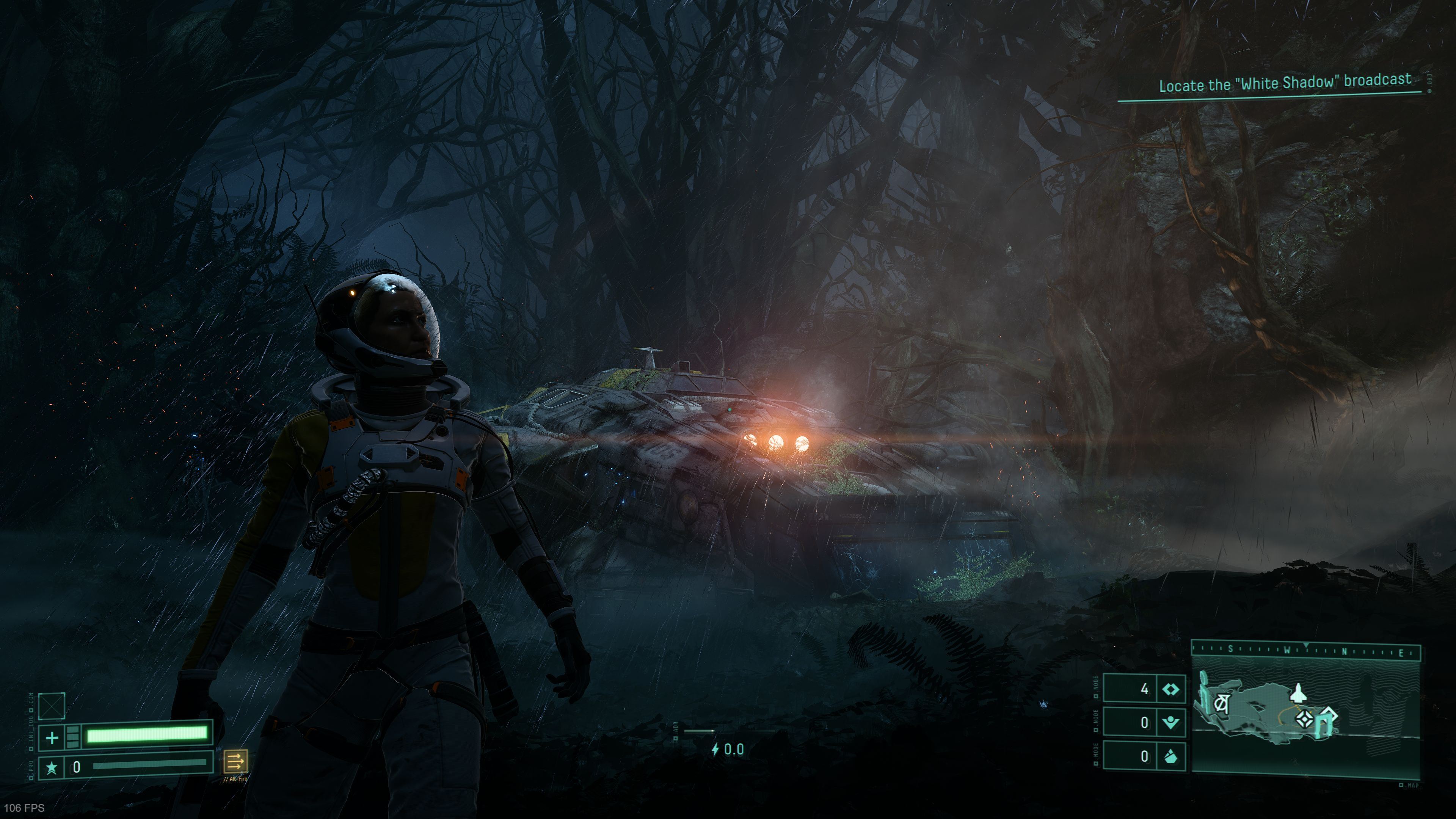This screenshot has width=1456, height=819.
Task: Click the compass heading strip
Action: coord(1305,651)
